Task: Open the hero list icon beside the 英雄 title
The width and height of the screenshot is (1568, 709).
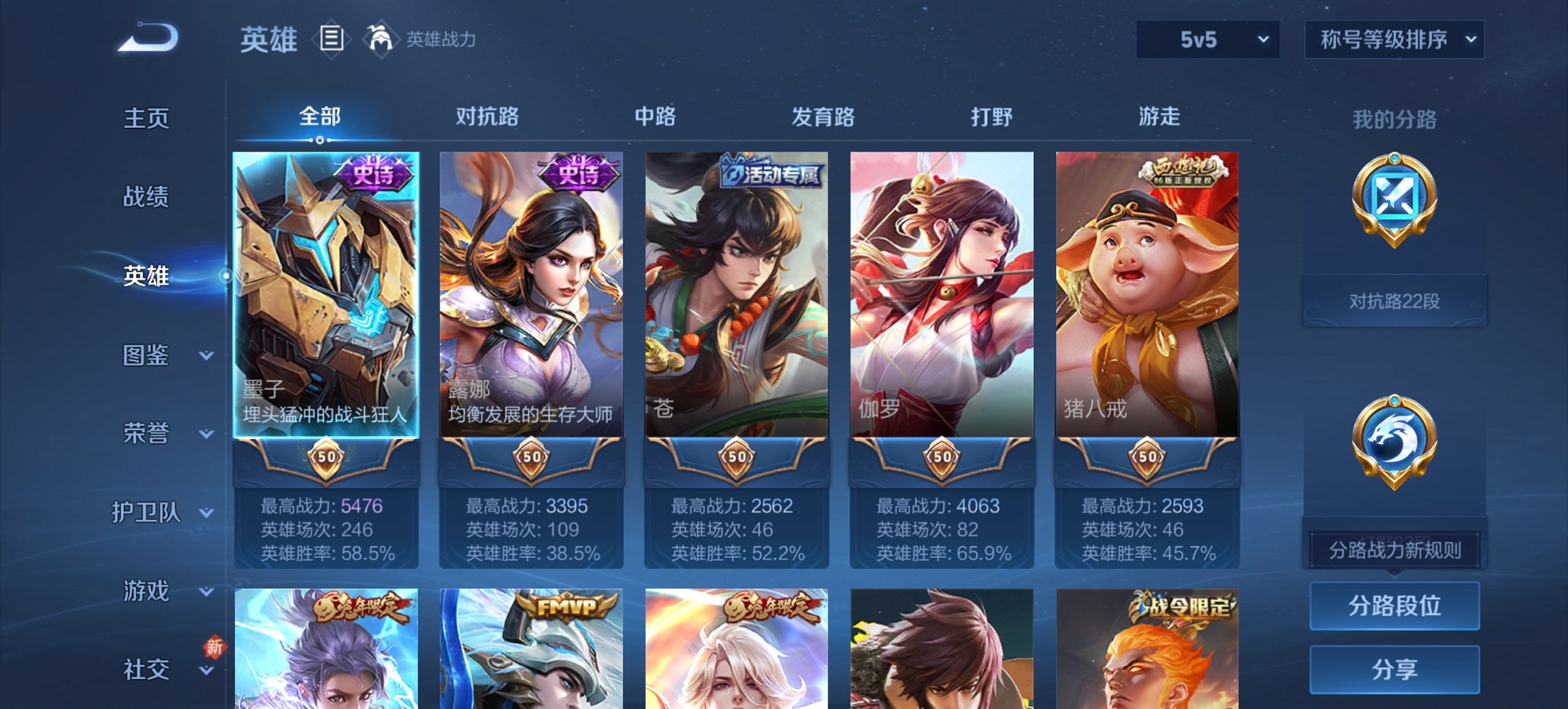Action: pyautogui.click(x=330, y=40)
